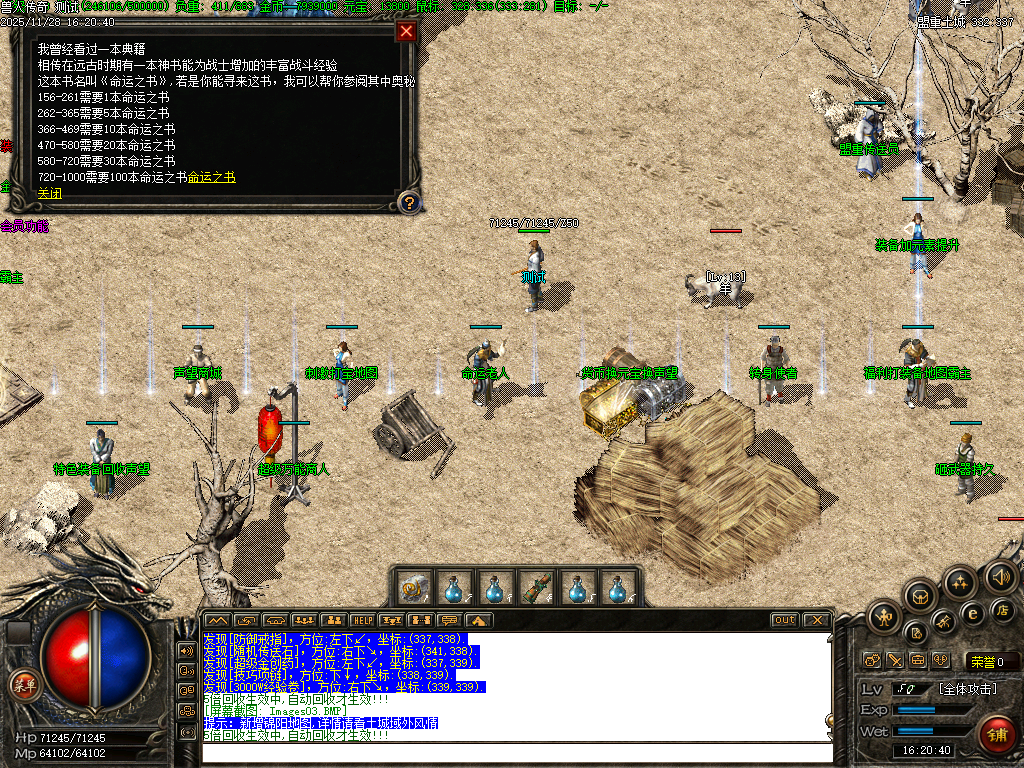This screenshot has width=1024, height=768.
Task: Use the town scroll hotbar slot
Action: coord(414,587)
